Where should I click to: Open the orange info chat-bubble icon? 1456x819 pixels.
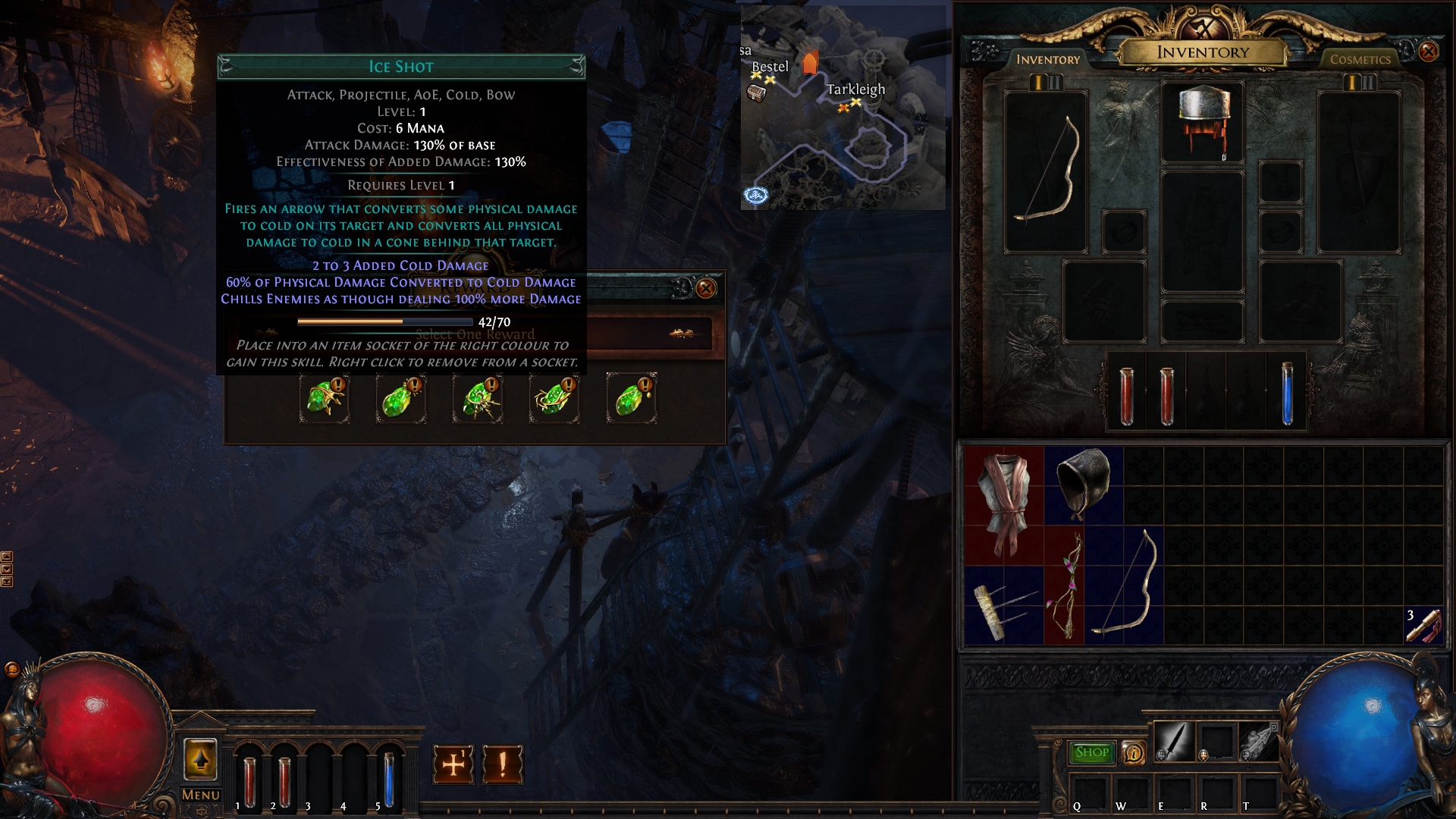coord(1133,752)
